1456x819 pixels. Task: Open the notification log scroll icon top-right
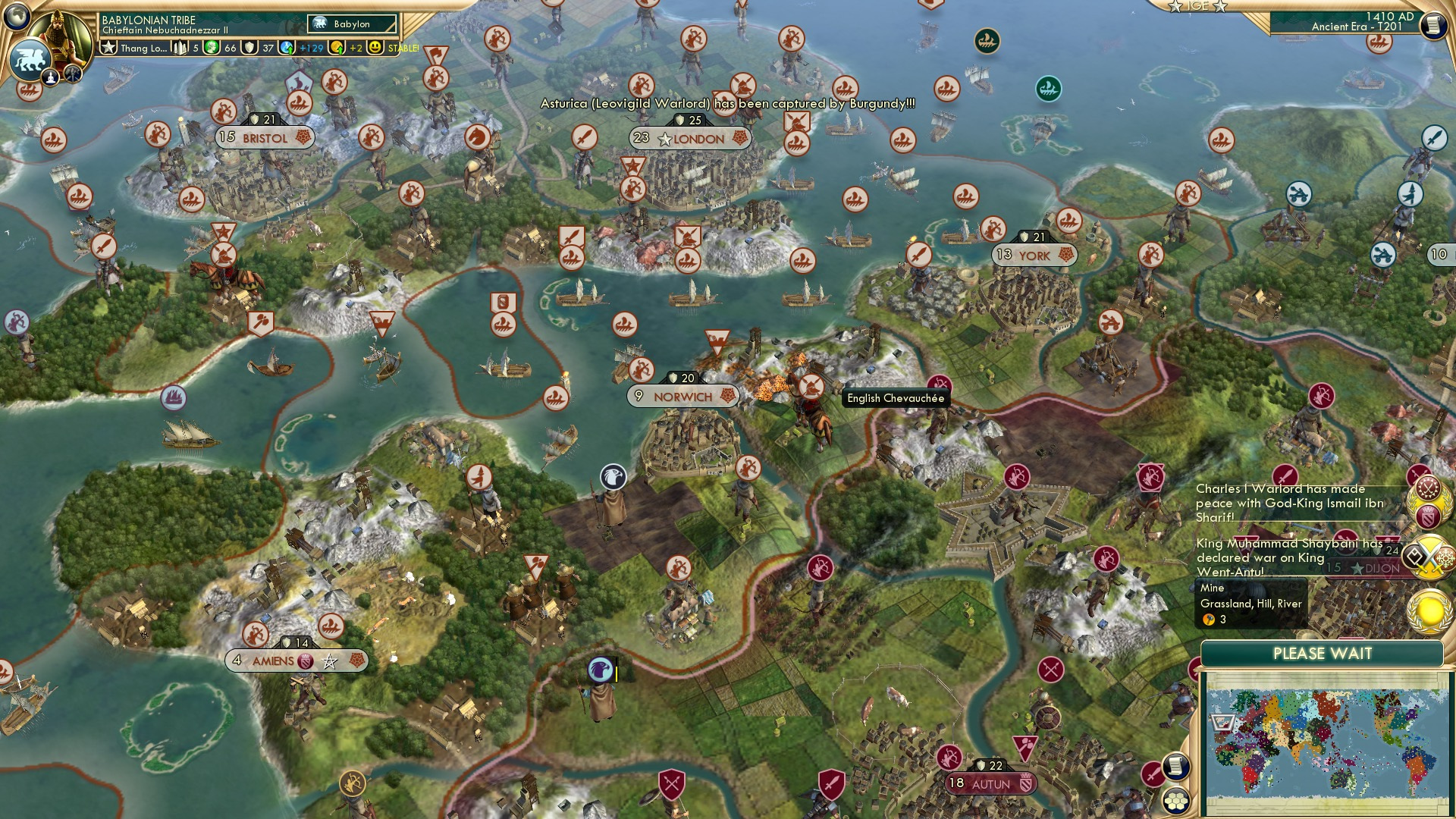(x=1432, y=25)
